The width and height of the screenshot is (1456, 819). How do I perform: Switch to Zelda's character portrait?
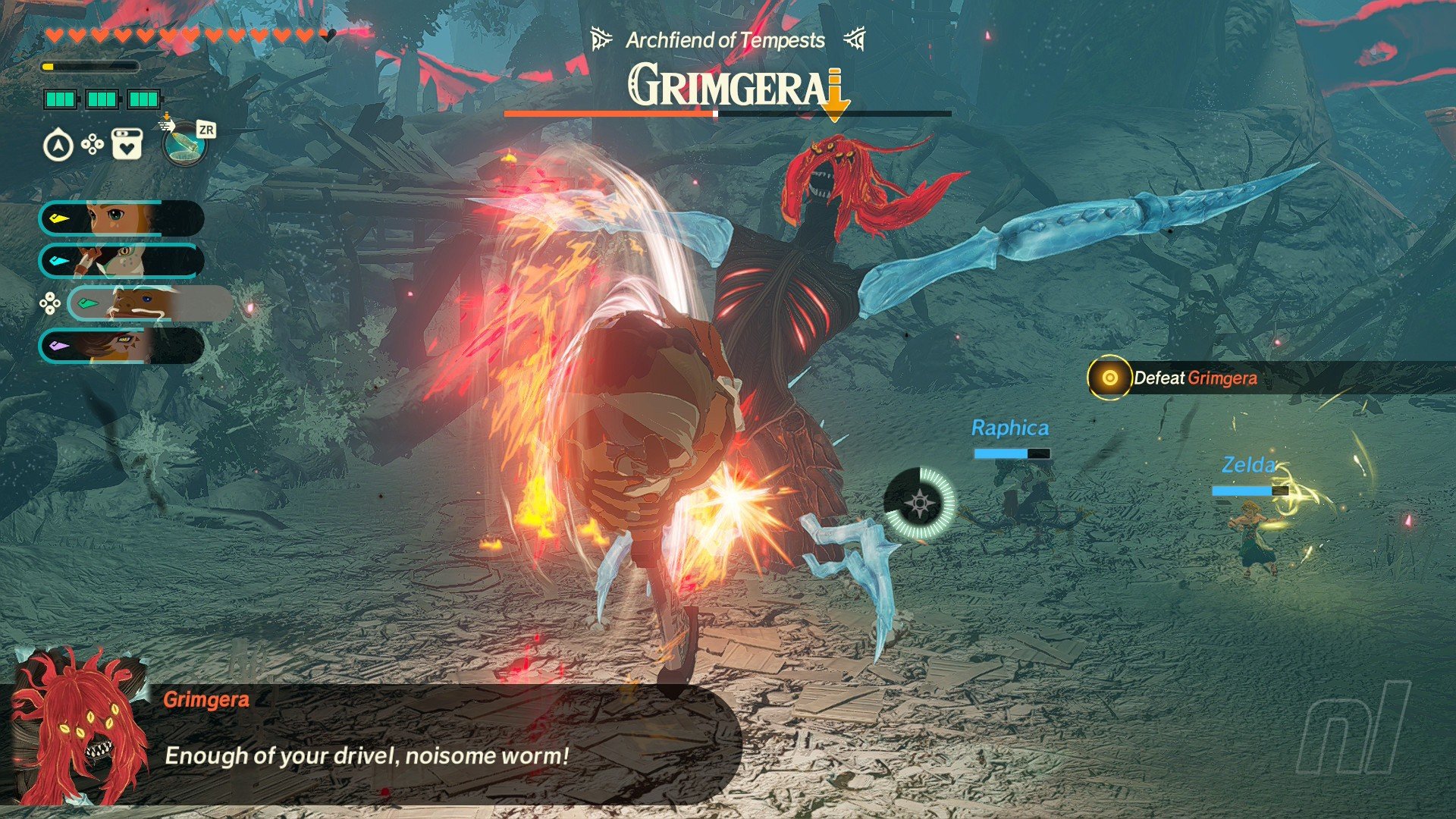point(121,219)
